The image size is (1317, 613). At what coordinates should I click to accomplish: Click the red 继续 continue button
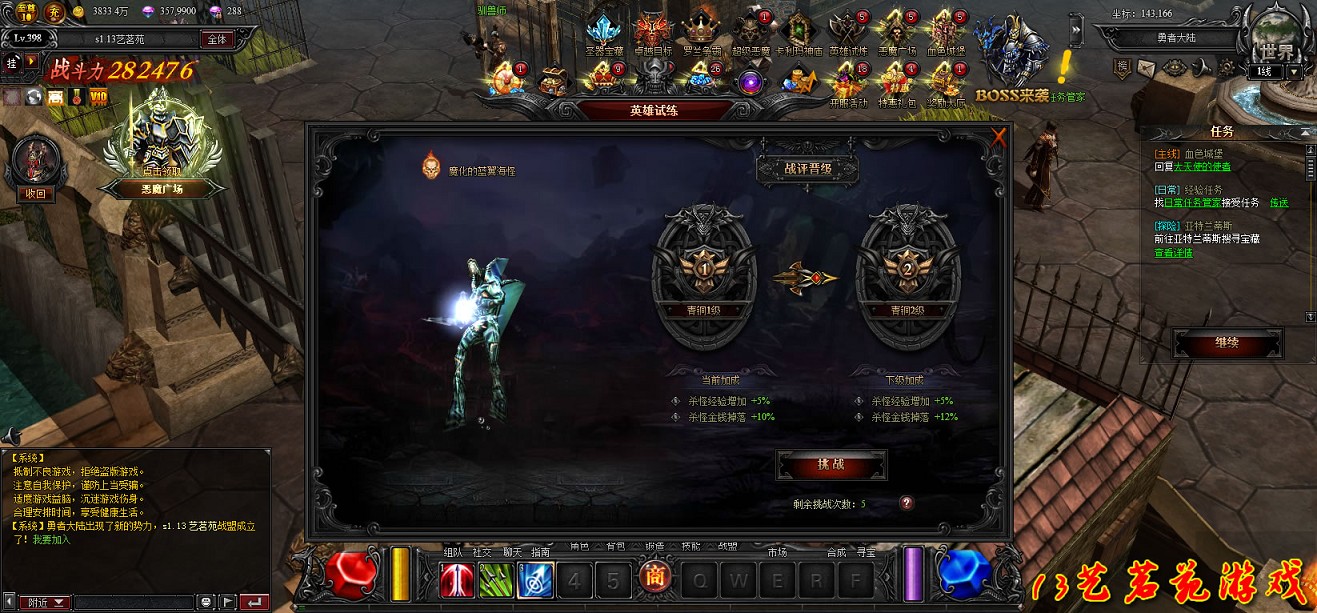(x=1227, y=343)
